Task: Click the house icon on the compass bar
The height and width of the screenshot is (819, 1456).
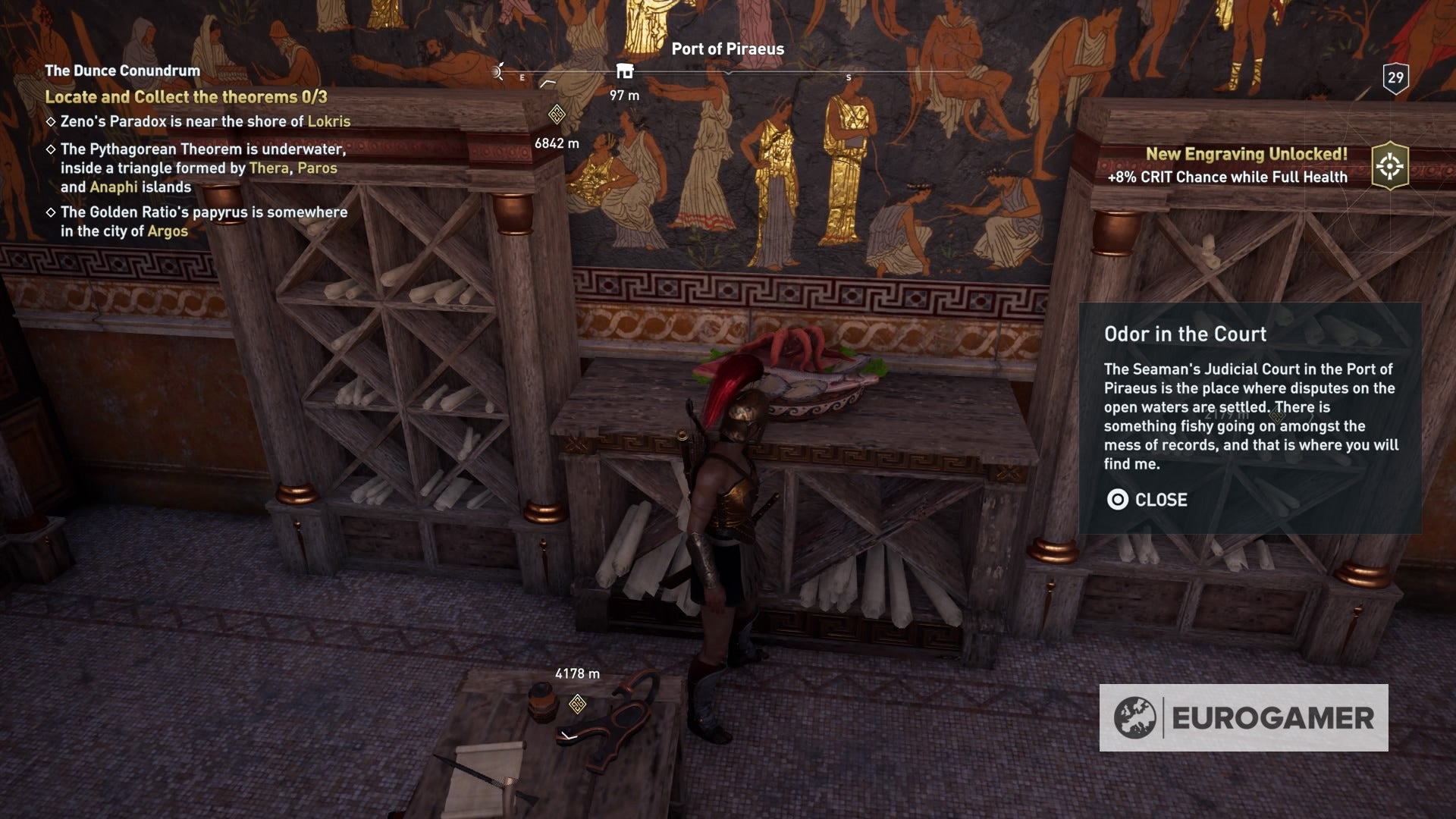Action: pos(625,71)
